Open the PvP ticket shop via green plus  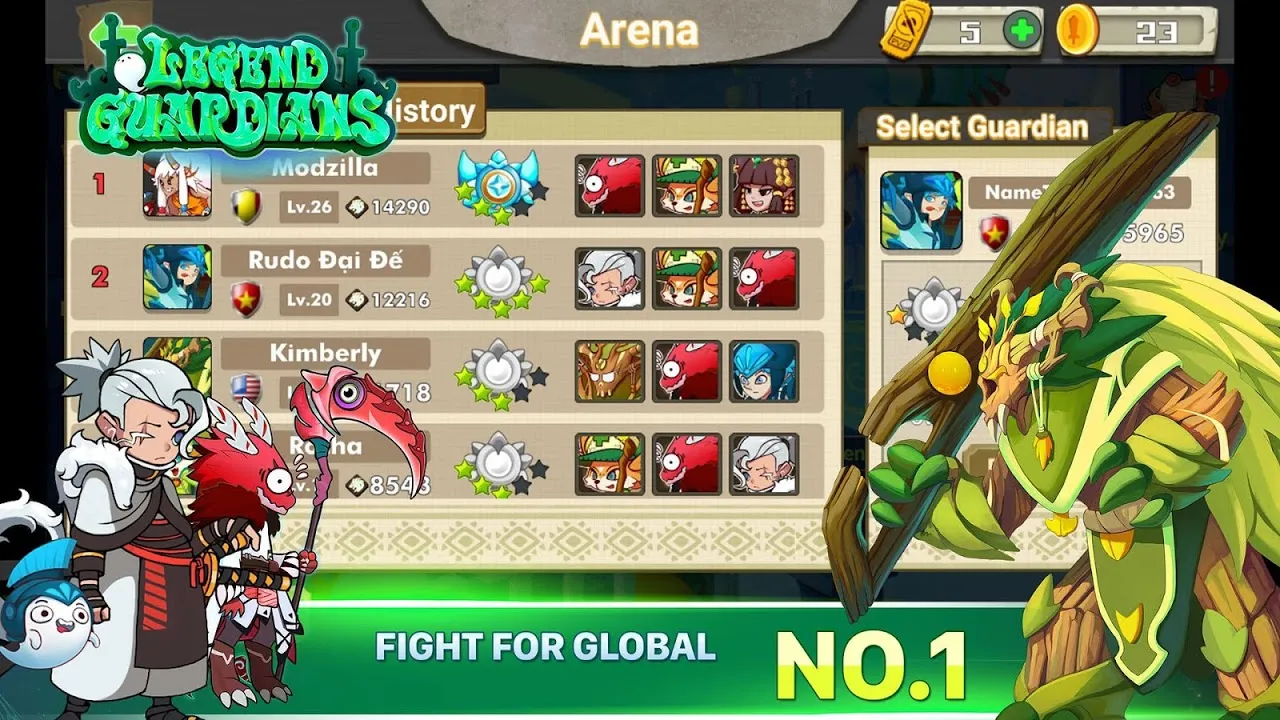[1021, 30]
